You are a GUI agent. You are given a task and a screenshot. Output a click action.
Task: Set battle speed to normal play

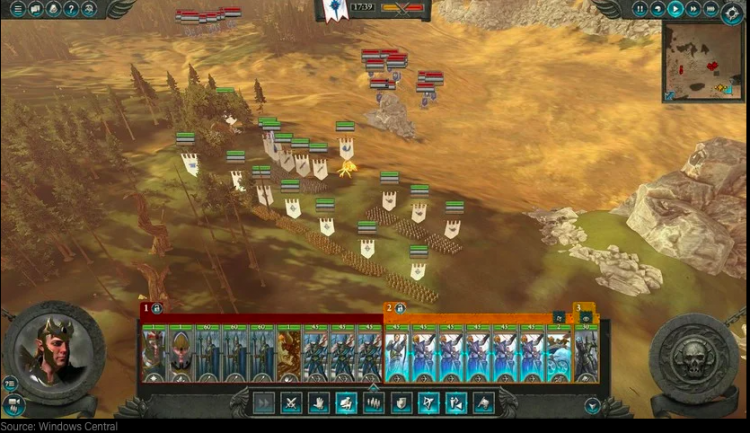pos(676,9)
